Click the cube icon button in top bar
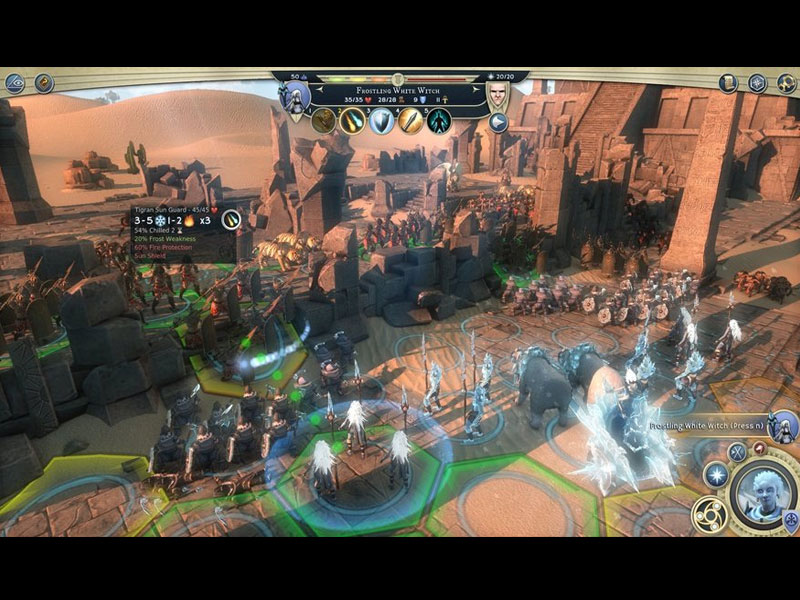Image resolution: width=800 pixels, height=600 pixels. [758, 83]
